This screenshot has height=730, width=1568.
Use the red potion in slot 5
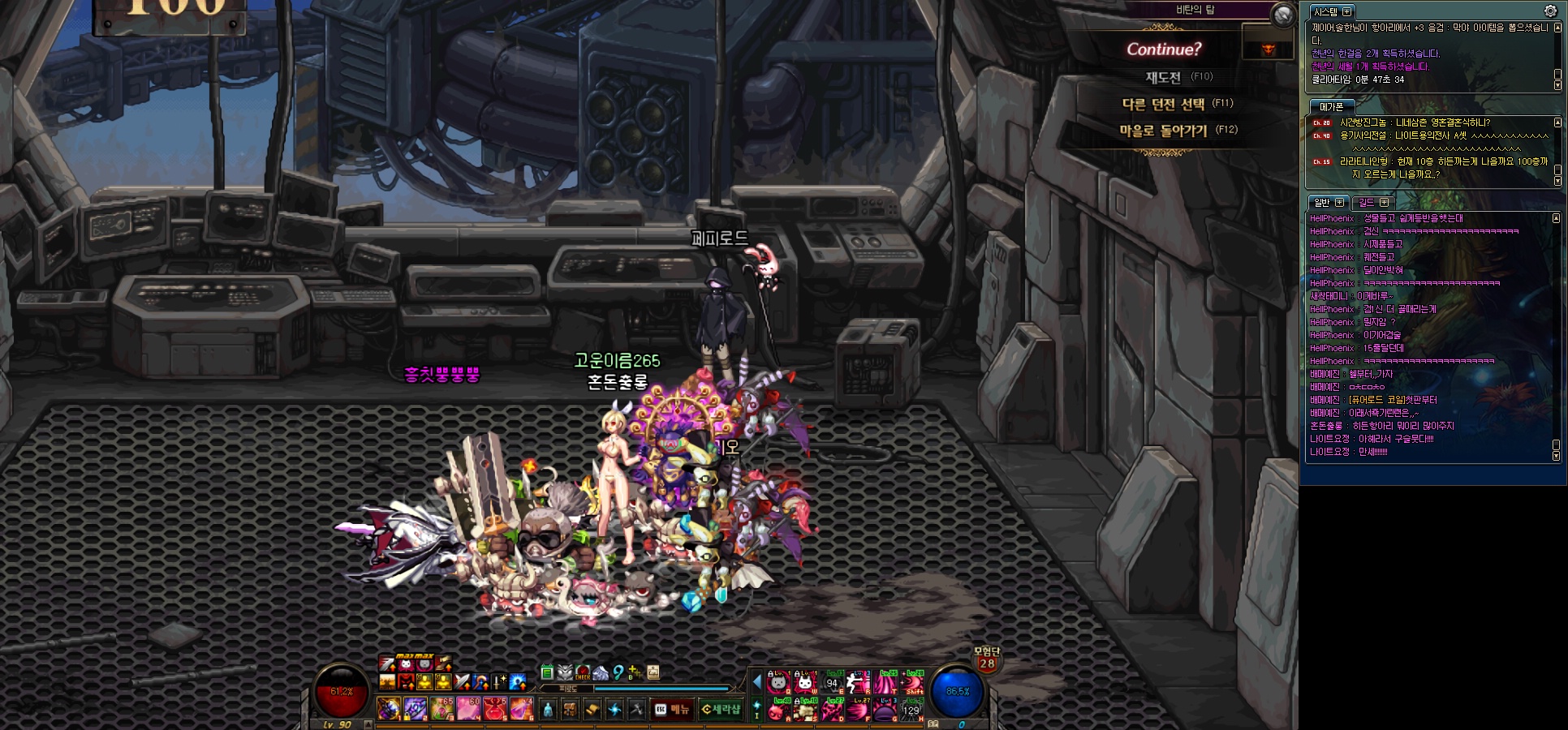pos(494,709)
